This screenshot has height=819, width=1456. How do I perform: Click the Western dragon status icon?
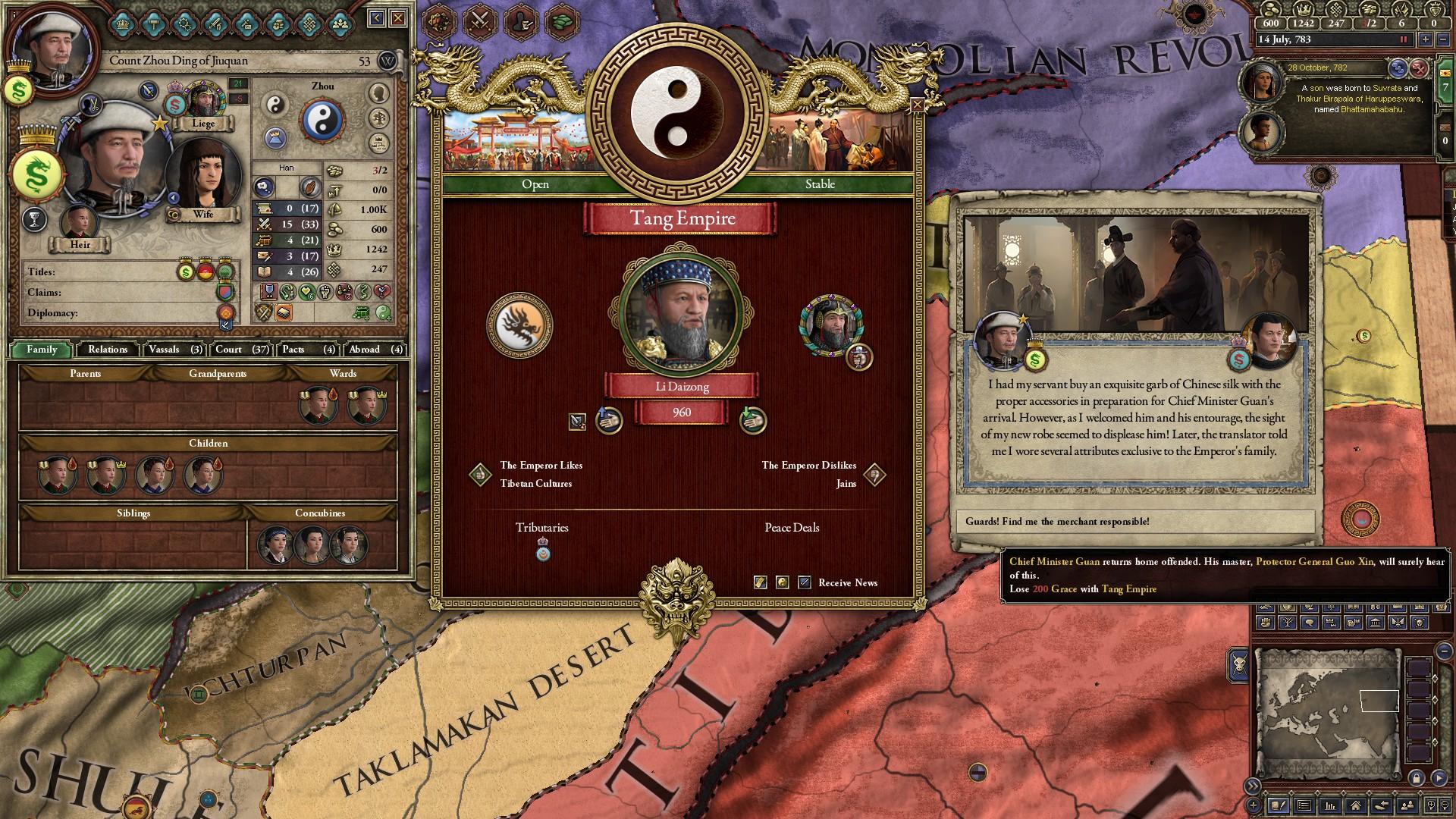click(x=519, y=325)
